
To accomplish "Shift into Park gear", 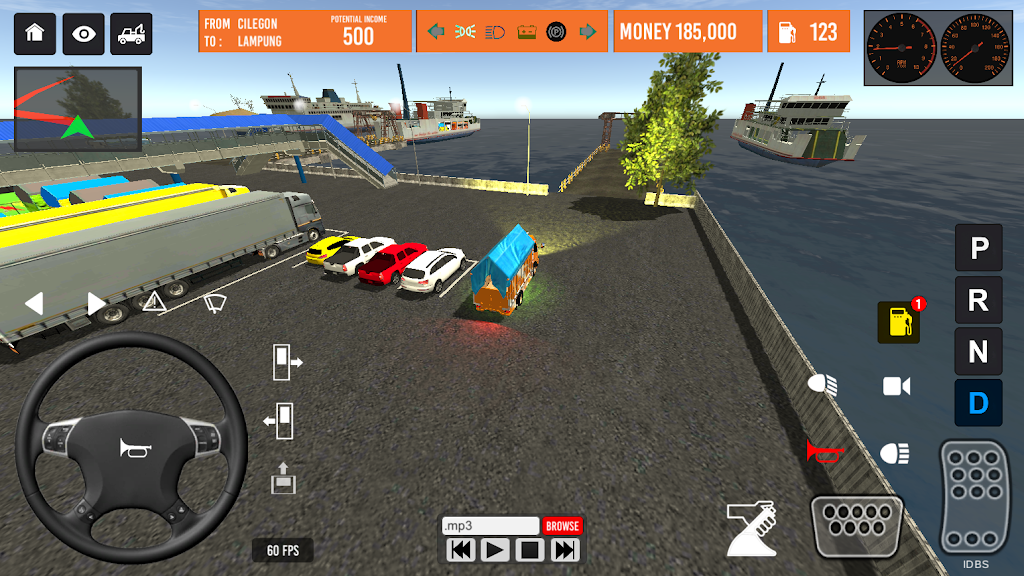I will (x=978, y=247).
